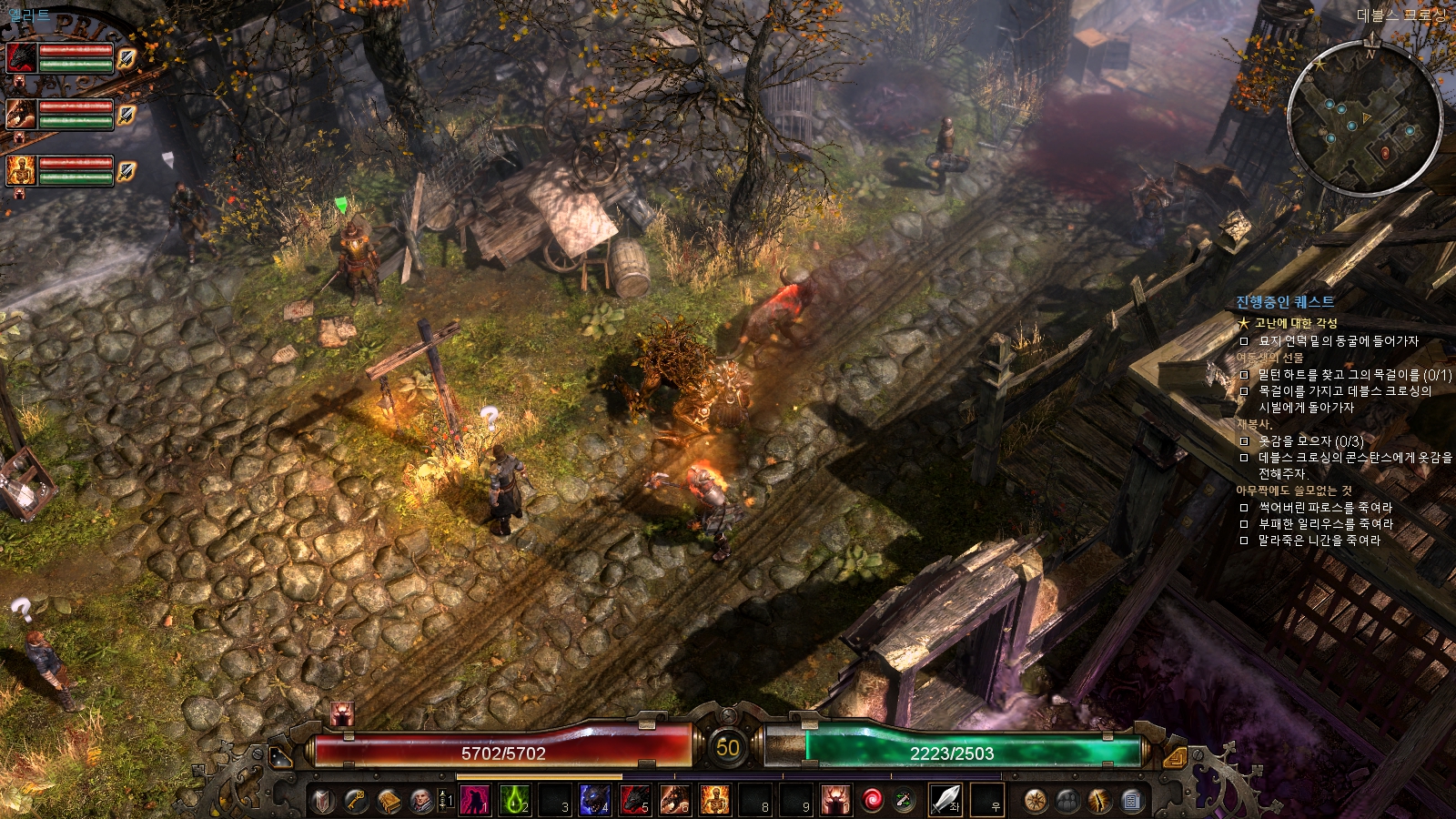
Task: Cast the burning skeleton skill in slot 7
Action: point(714,801)
